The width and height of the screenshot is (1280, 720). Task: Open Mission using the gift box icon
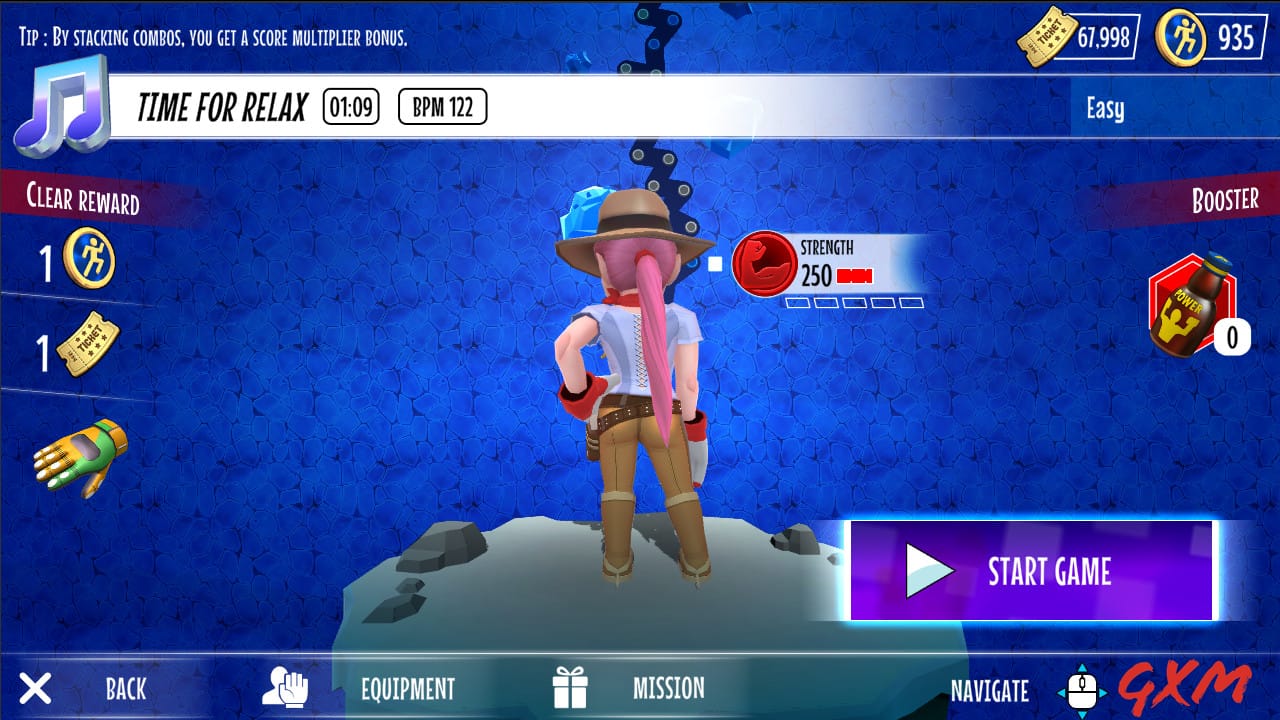[x=571, y=686]
